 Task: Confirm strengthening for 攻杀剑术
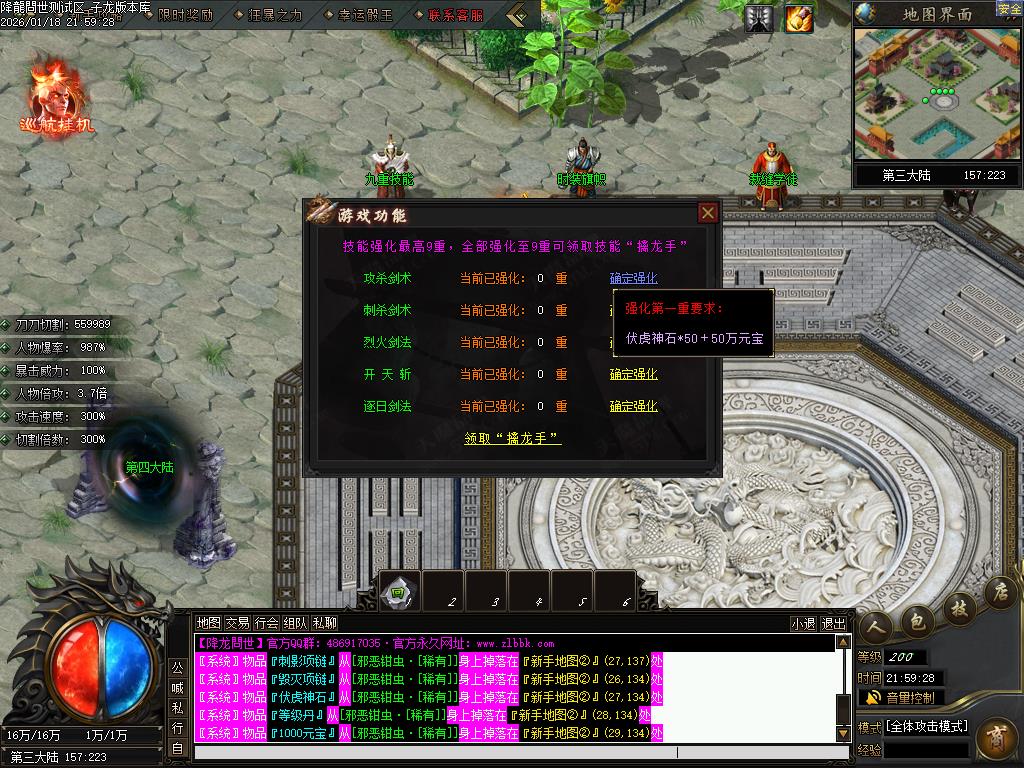[x=634, y=278]
